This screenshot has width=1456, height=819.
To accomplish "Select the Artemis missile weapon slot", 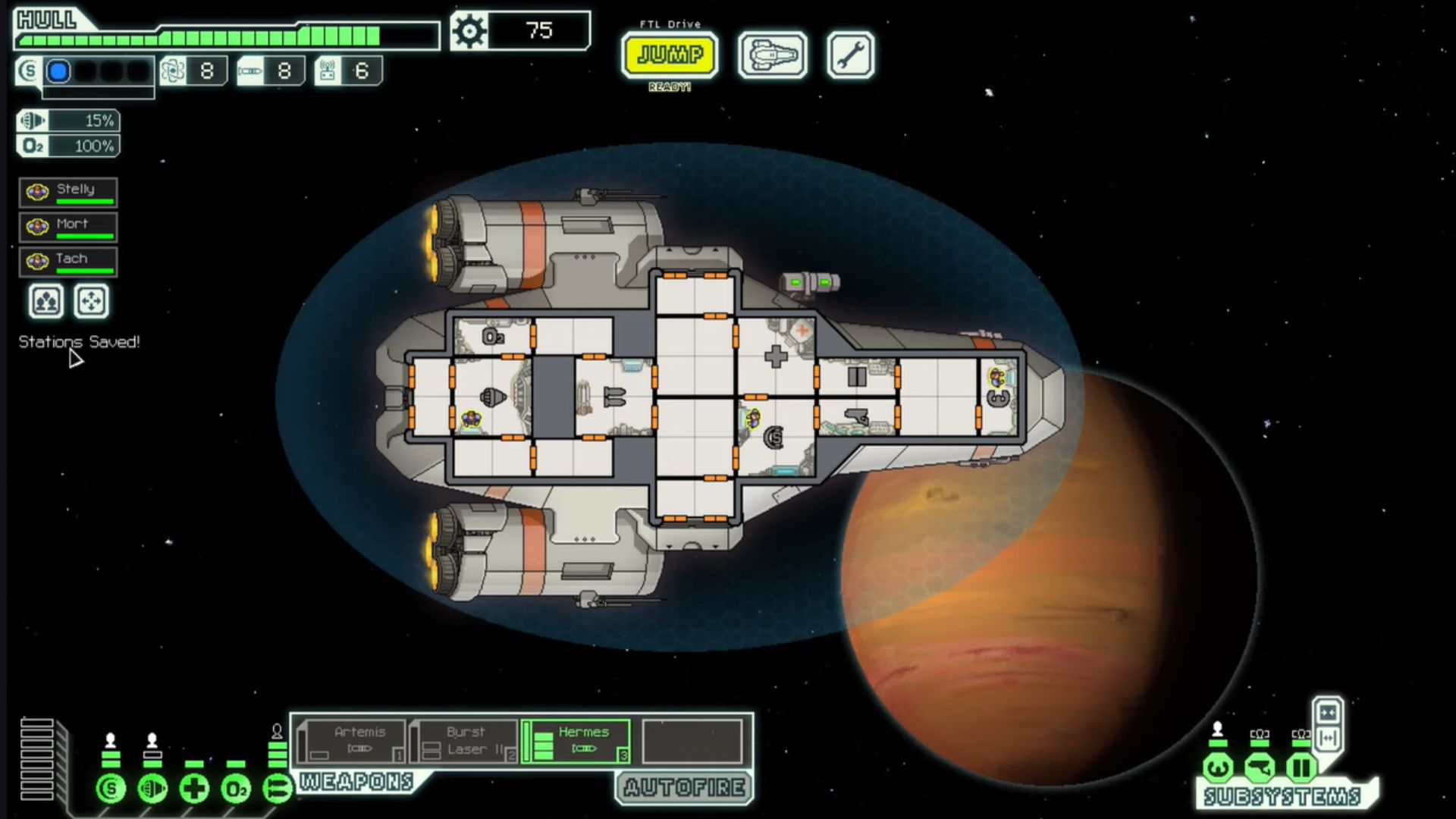I will pyautogui.click(x=351, y=742).
